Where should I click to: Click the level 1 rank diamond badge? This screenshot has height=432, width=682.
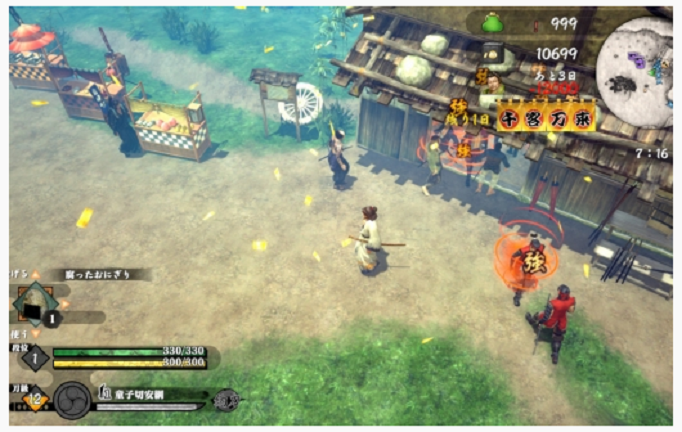pyautogui.click(x=33, y=357)
